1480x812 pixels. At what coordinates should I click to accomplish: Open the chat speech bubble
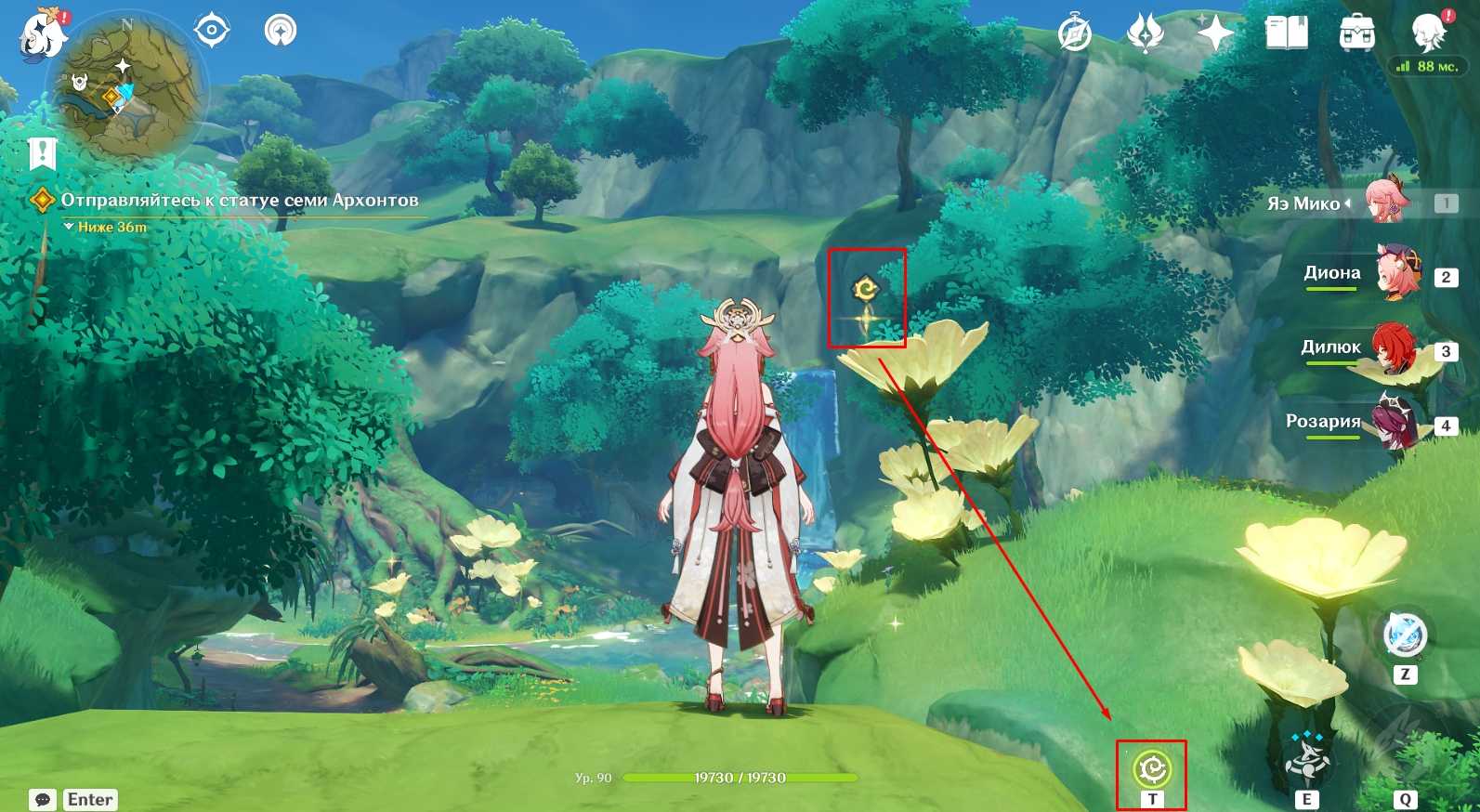(x=43, y=800)
